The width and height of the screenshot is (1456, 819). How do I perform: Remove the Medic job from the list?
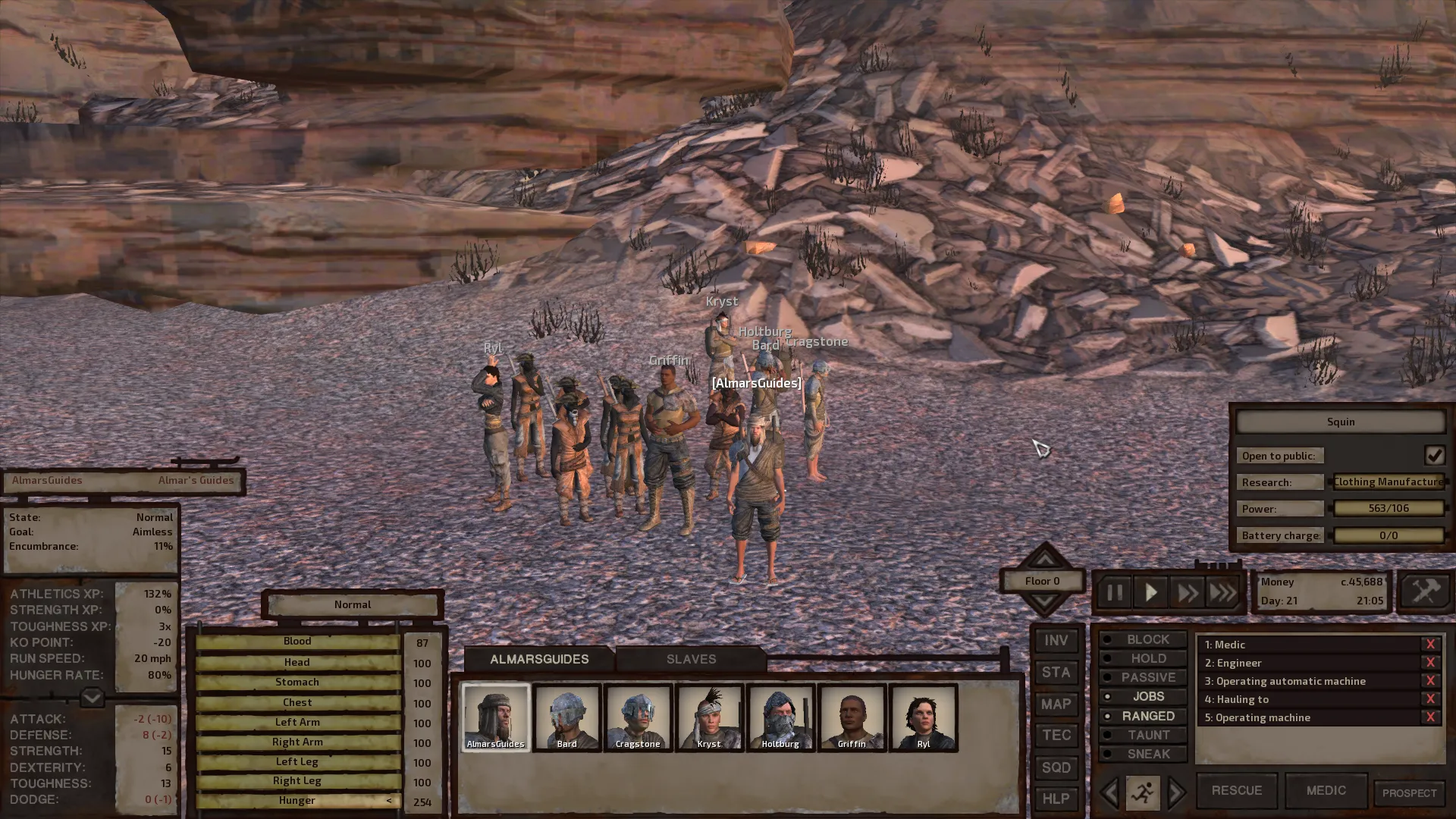(1430, 645)
